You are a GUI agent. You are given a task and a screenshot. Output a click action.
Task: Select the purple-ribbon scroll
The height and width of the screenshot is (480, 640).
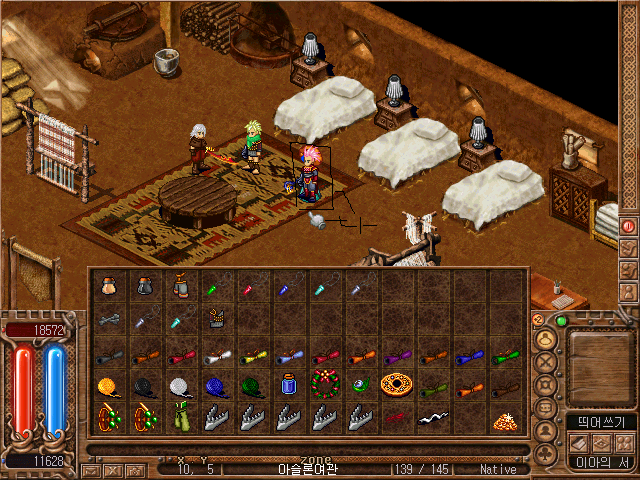click(396, 355)
